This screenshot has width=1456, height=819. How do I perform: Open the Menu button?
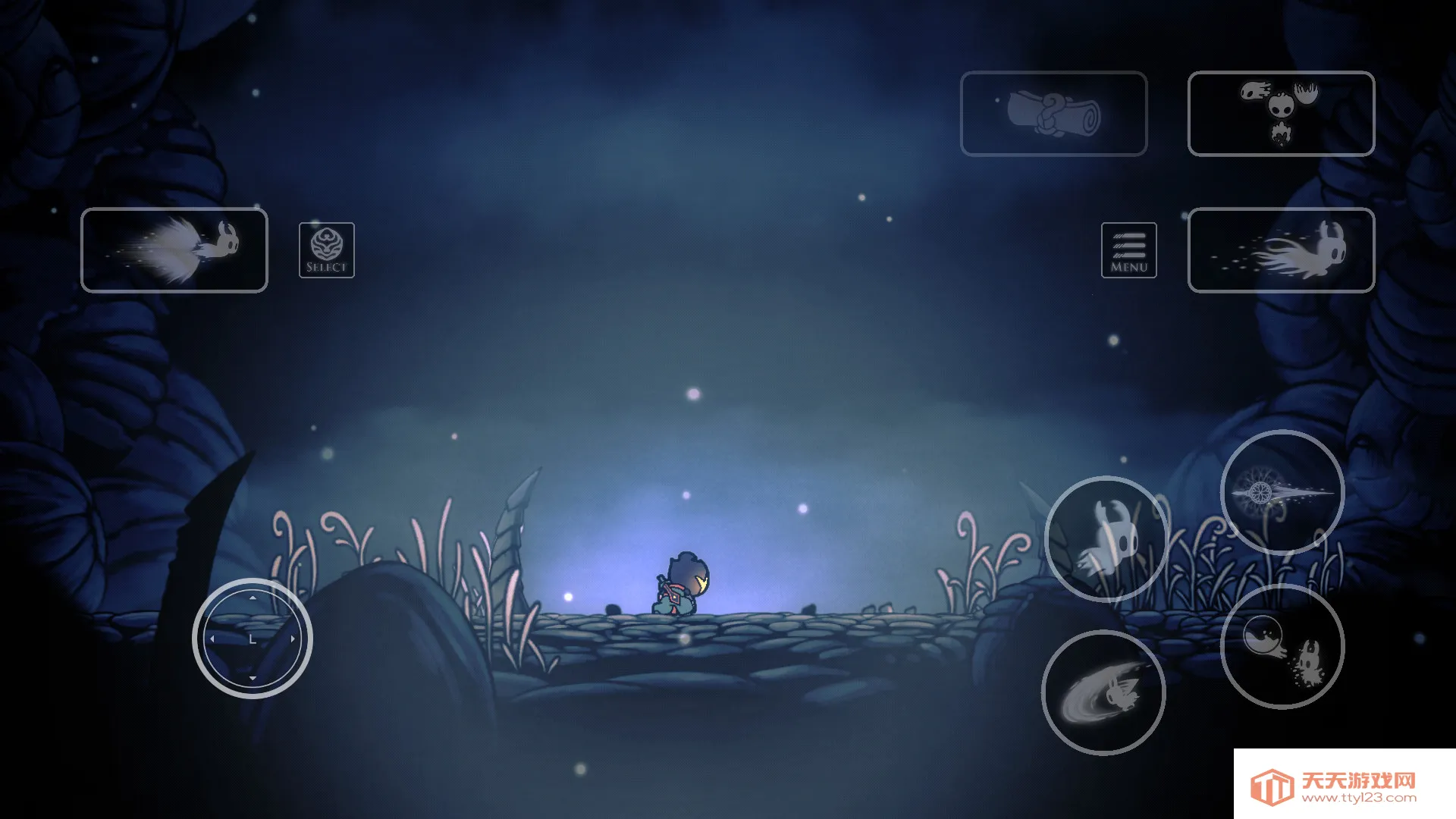tap(1128, 250)
